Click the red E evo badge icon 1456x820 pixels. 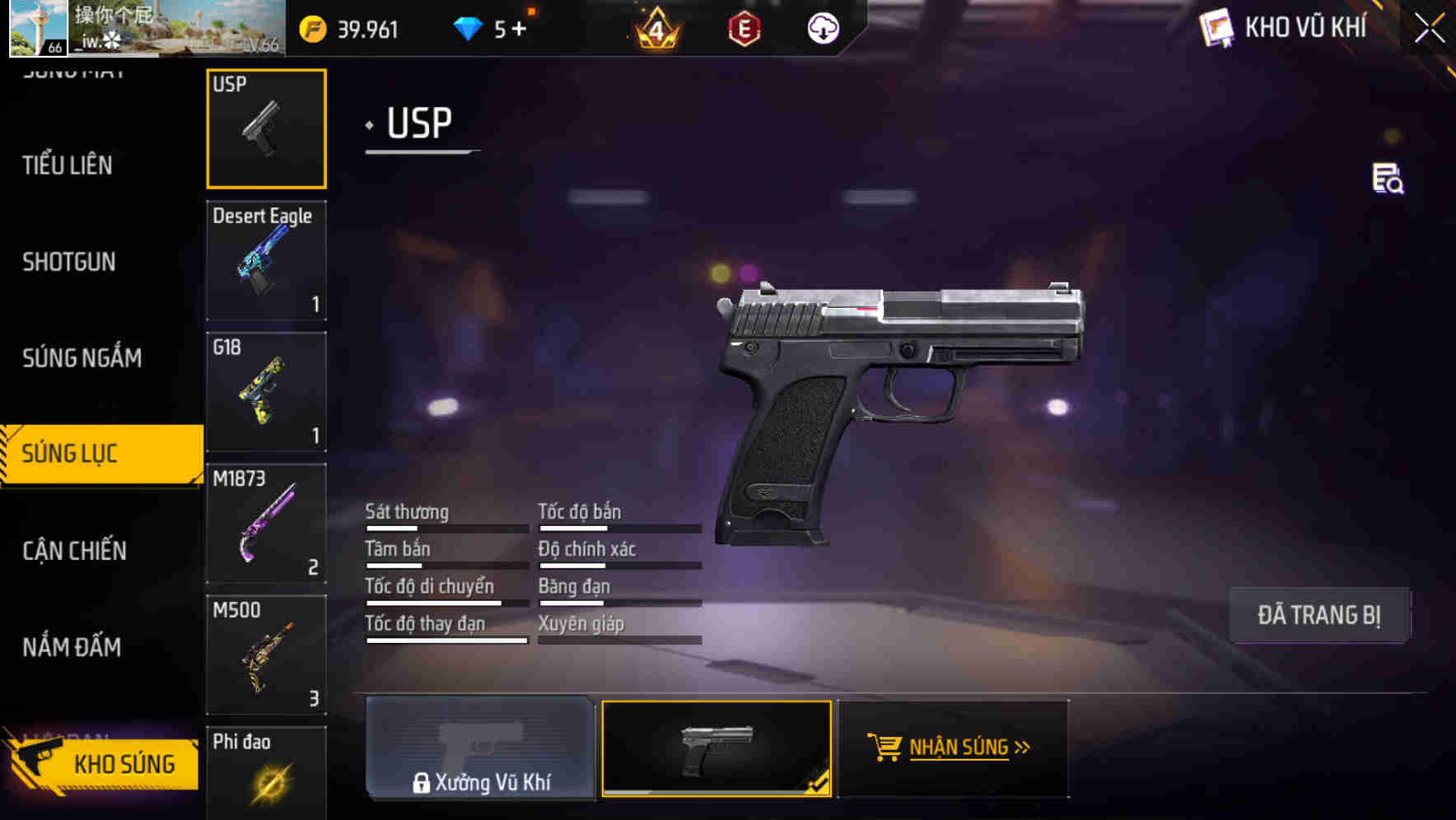pos(744,30)
